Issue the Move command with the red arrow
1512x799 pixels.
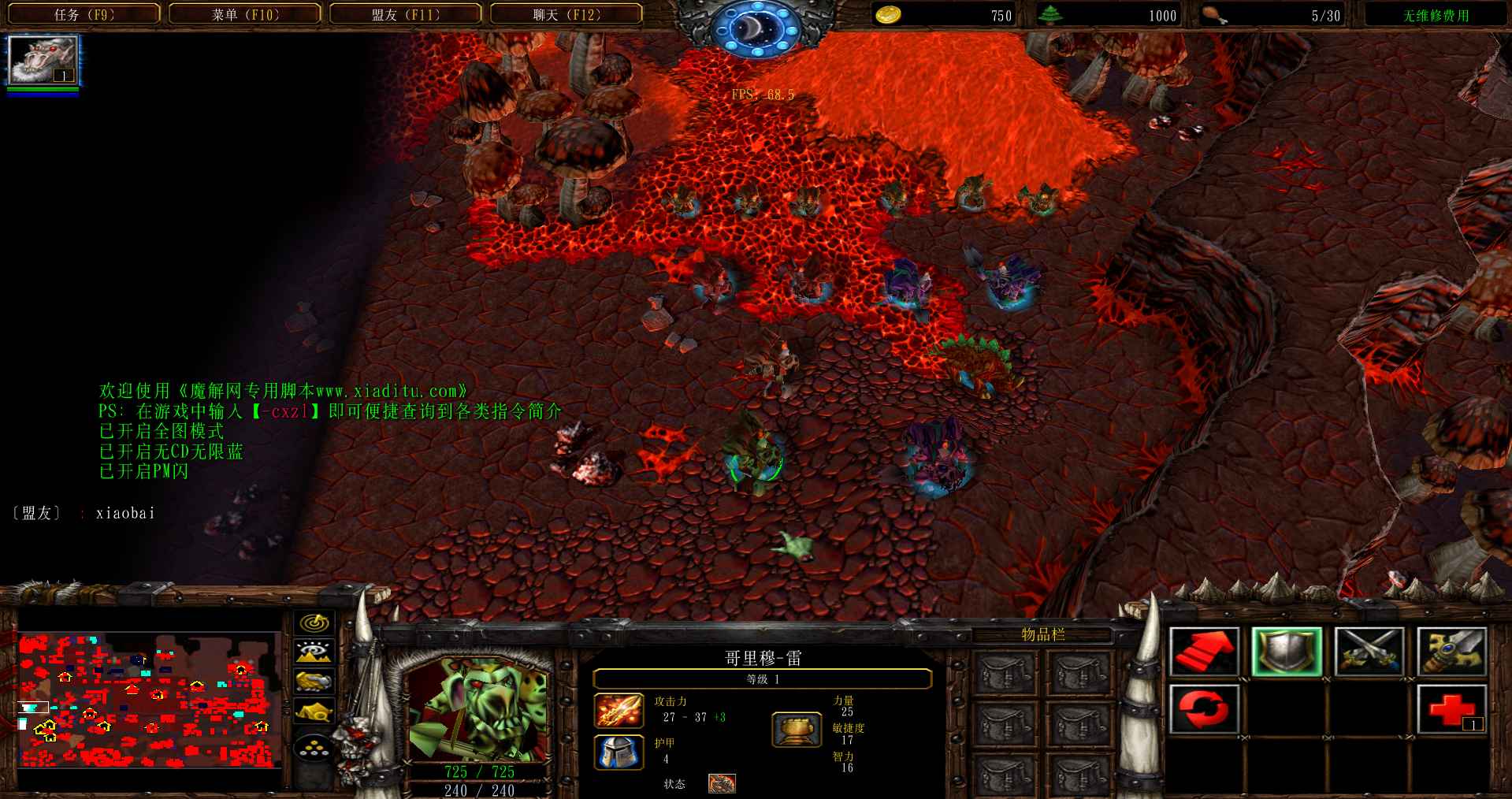[1203, 652]
